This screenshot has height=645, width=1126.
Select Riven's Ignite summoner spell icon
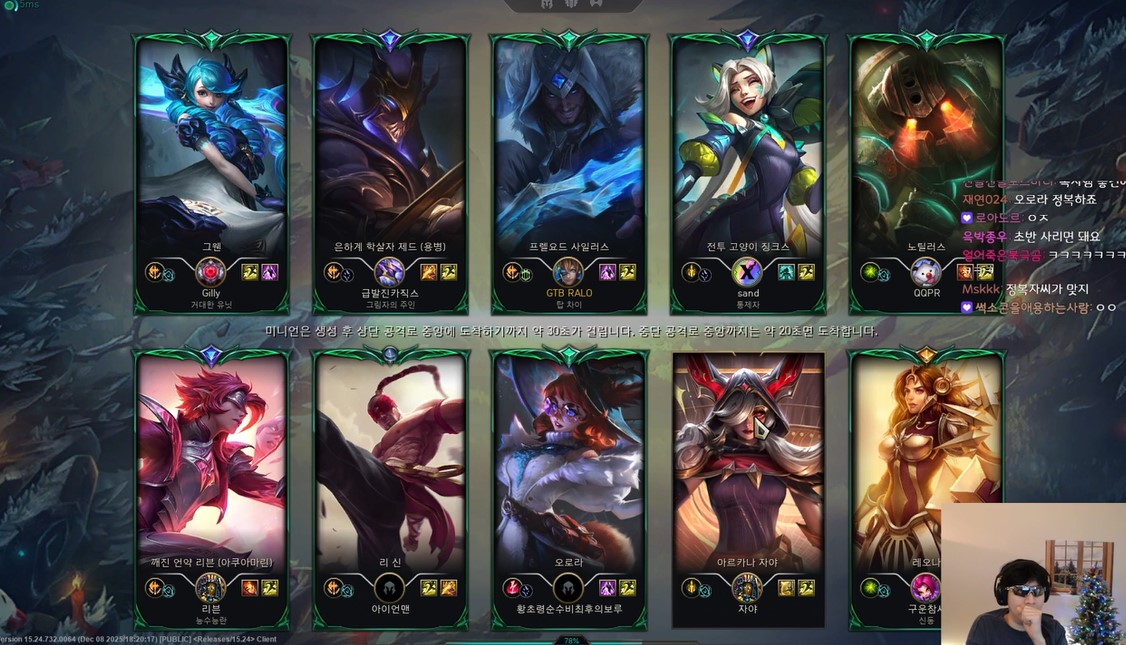click(x=249, y=587)
